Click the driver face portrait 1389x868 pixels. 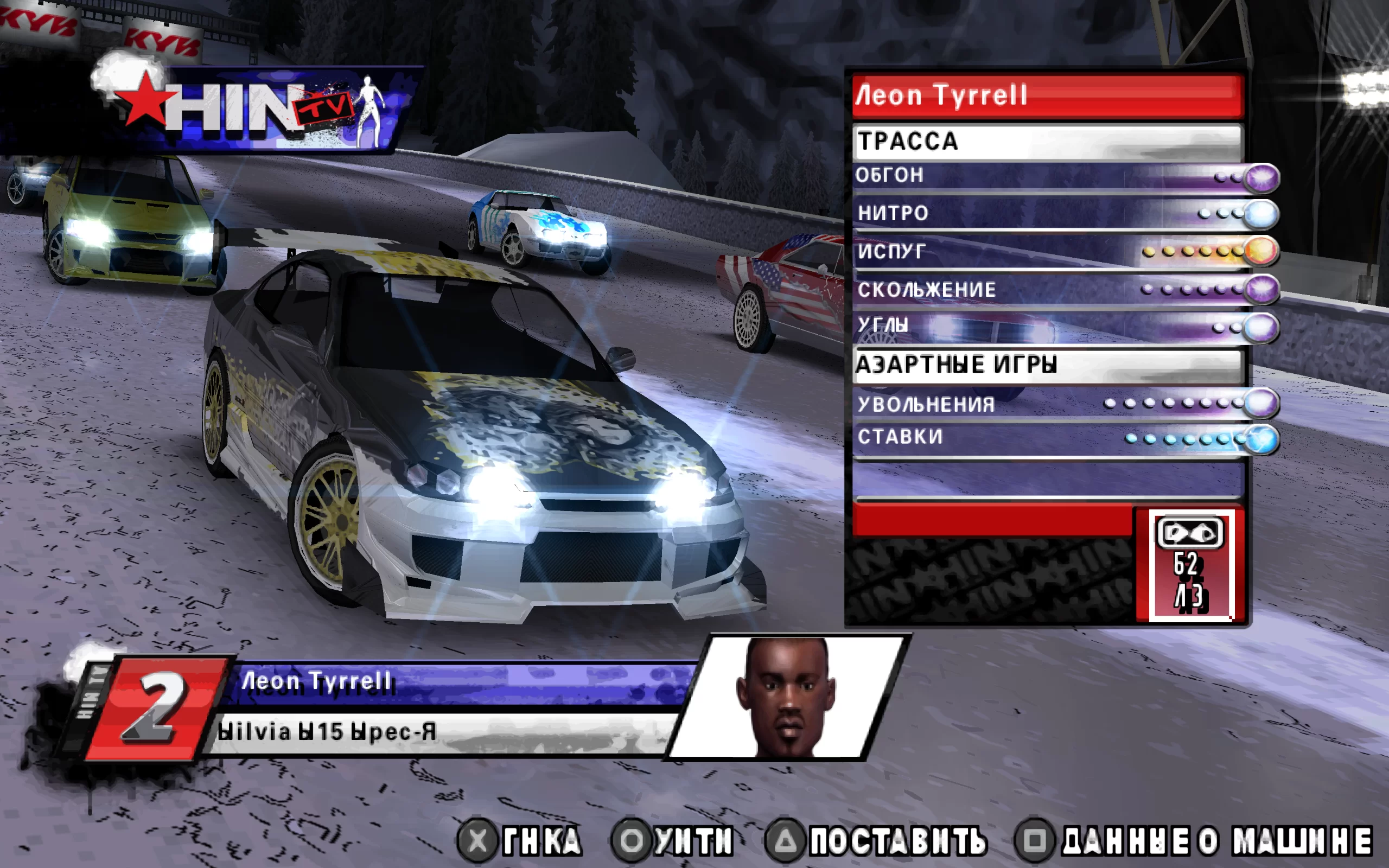(x=787, y=697)
